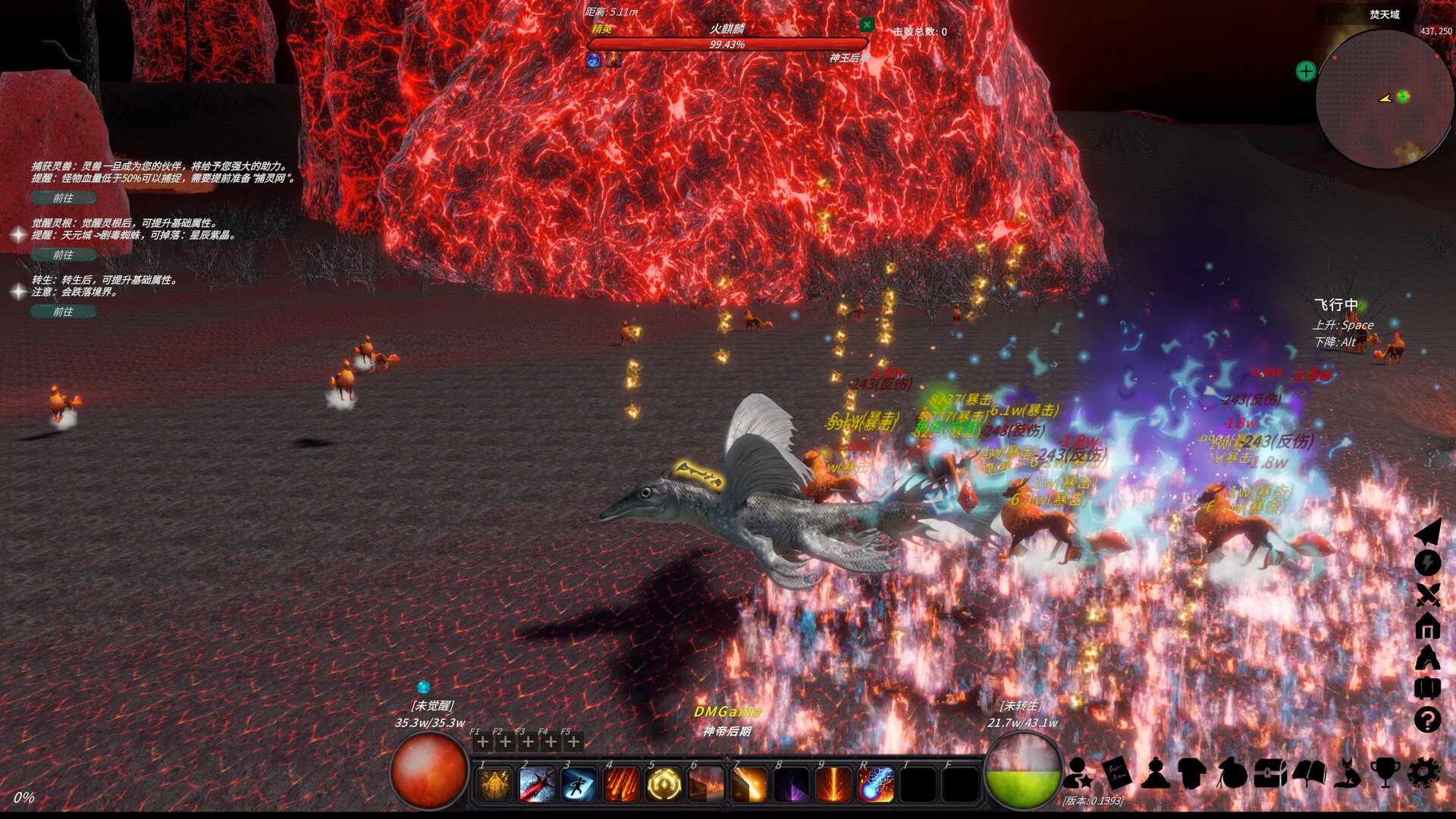Activate the golden meditating figure skill
Image resolution: width=1456 pixels, height=819 pixels.
[494, 785]
